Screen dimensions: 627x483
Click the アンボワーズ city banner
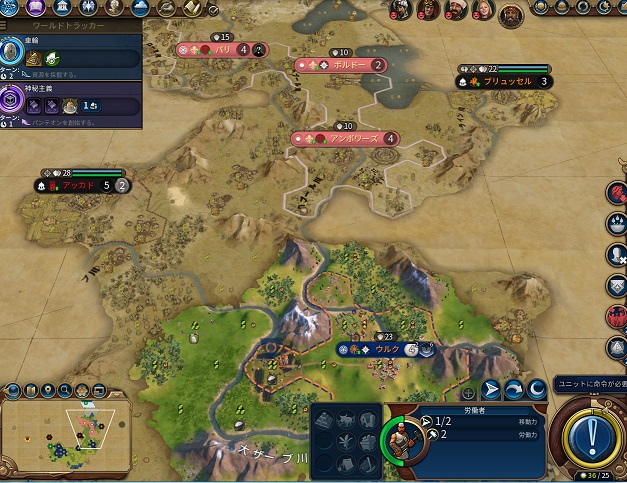coord(346,139)
